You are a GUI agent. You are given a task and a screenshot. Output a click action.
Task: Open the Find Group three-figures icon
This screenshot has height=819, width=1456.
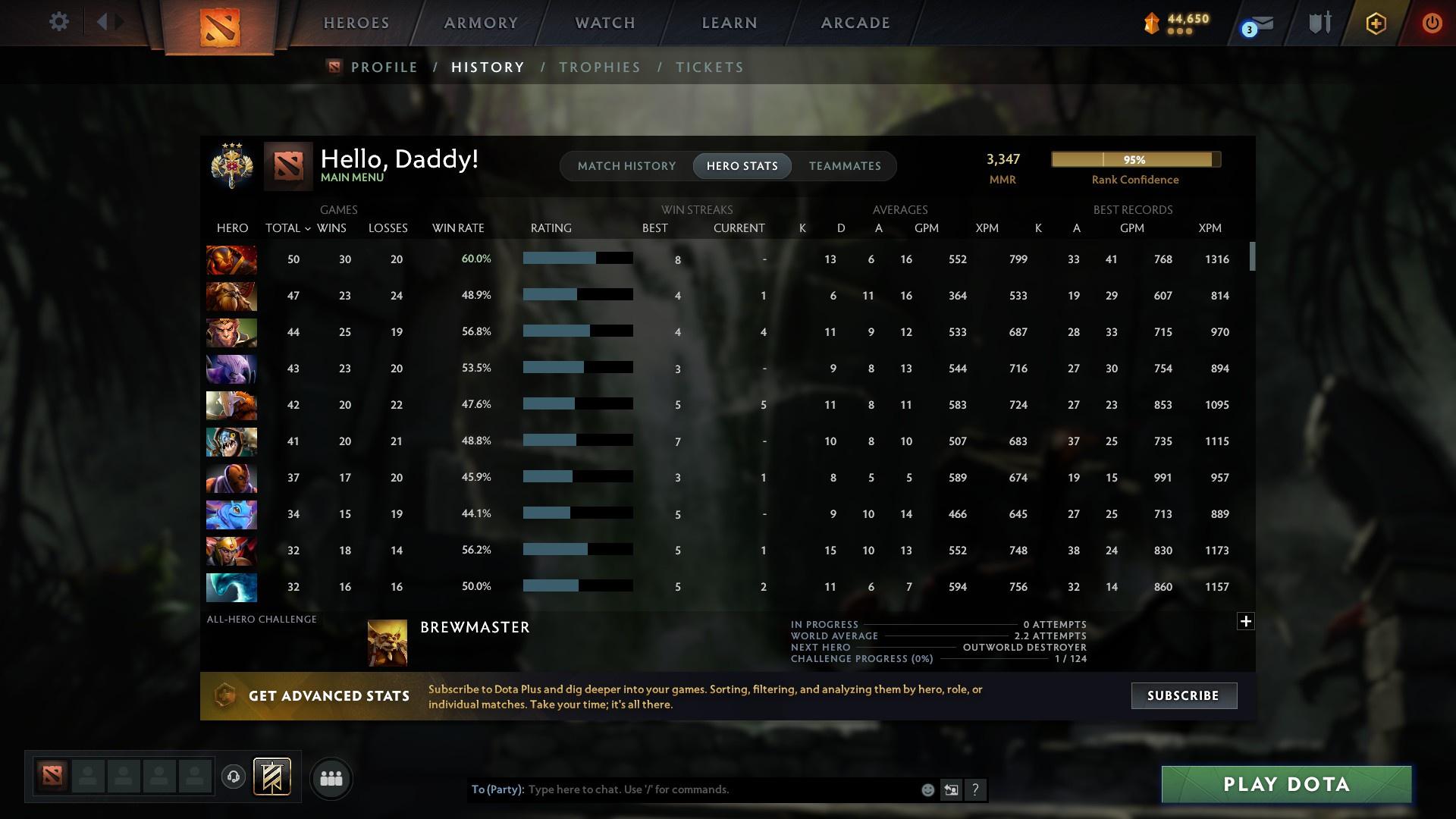click(x=331, y=778)
